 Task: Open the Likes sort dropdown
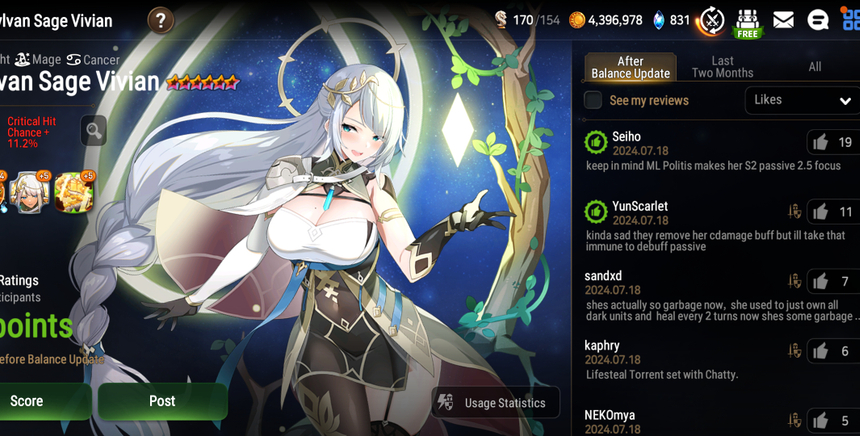pos(801,100)
